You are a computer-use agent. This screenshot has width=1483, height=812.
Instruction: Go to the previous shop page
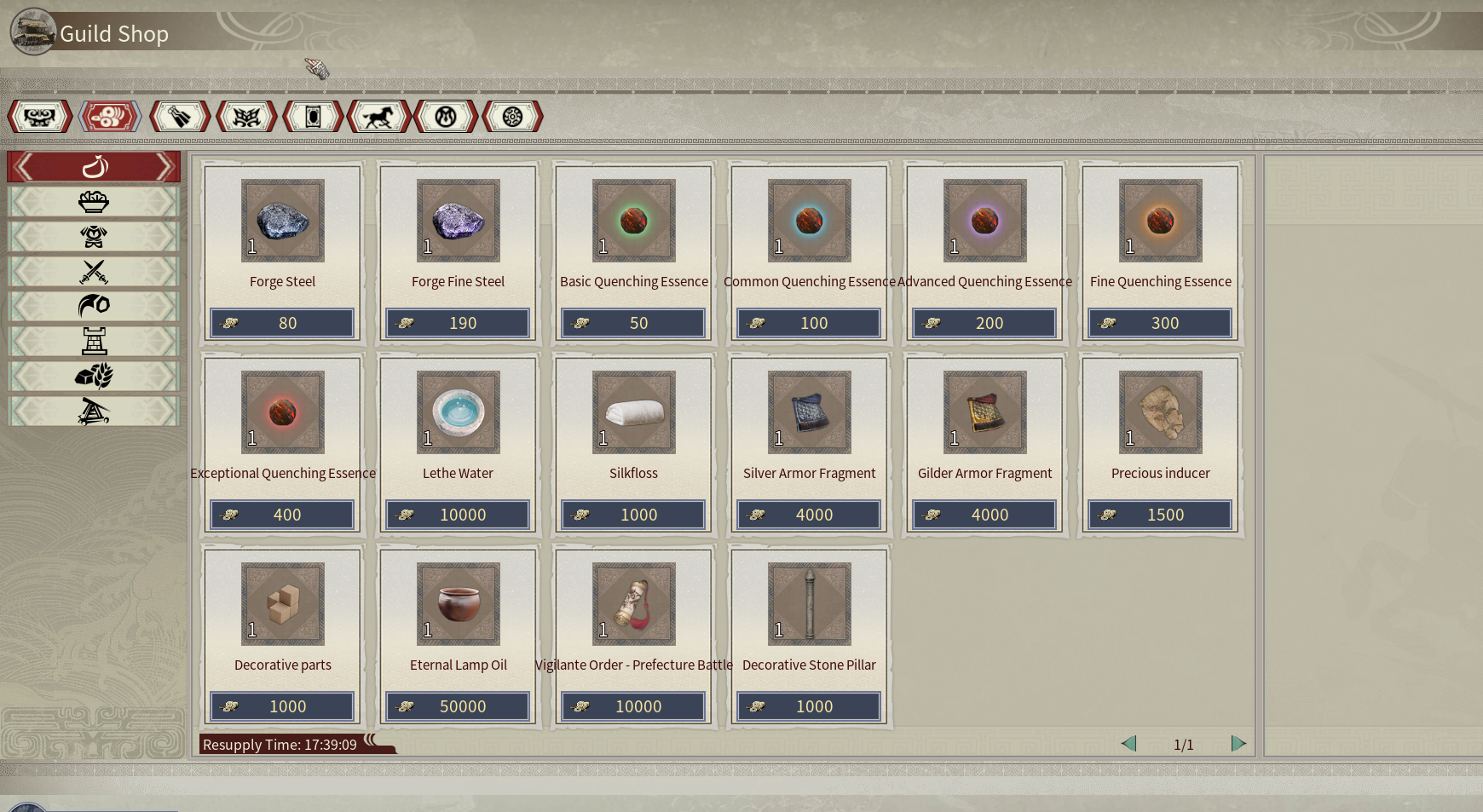coord(1128,744)
